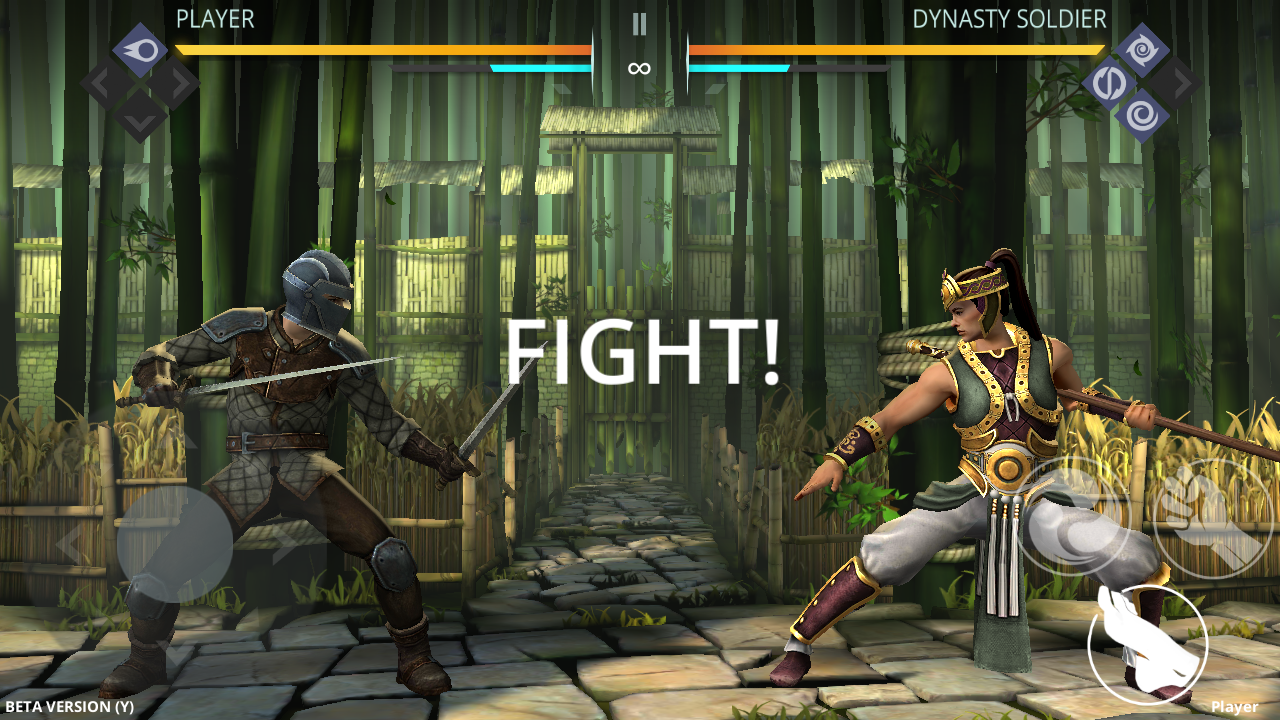Click the DYNASTY SOLDIER name label

1010,17
